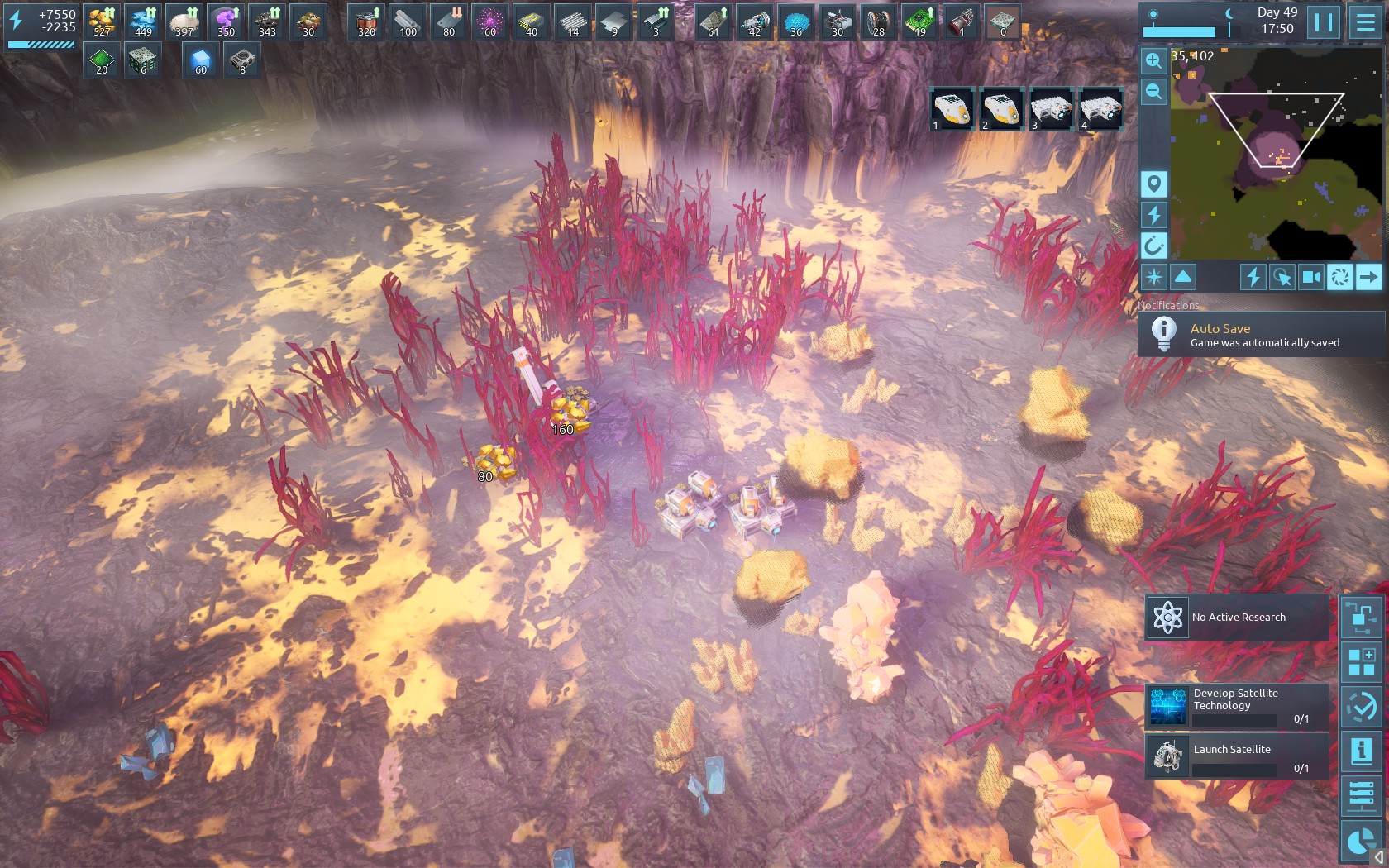Open the build menu with grid-plus icon
The image size is (1389, 868).
(1361, 662)
